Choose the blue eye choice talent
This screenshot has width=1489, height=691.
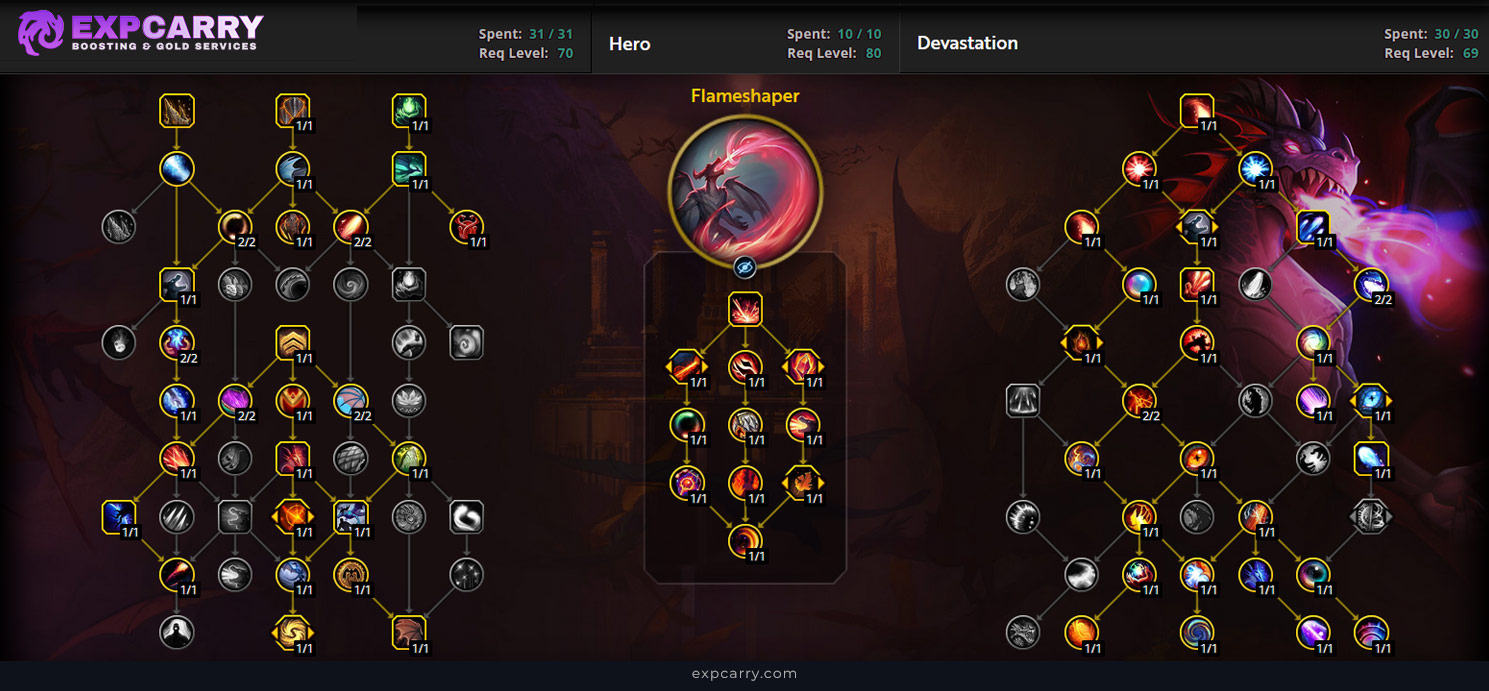[1371, 401]
